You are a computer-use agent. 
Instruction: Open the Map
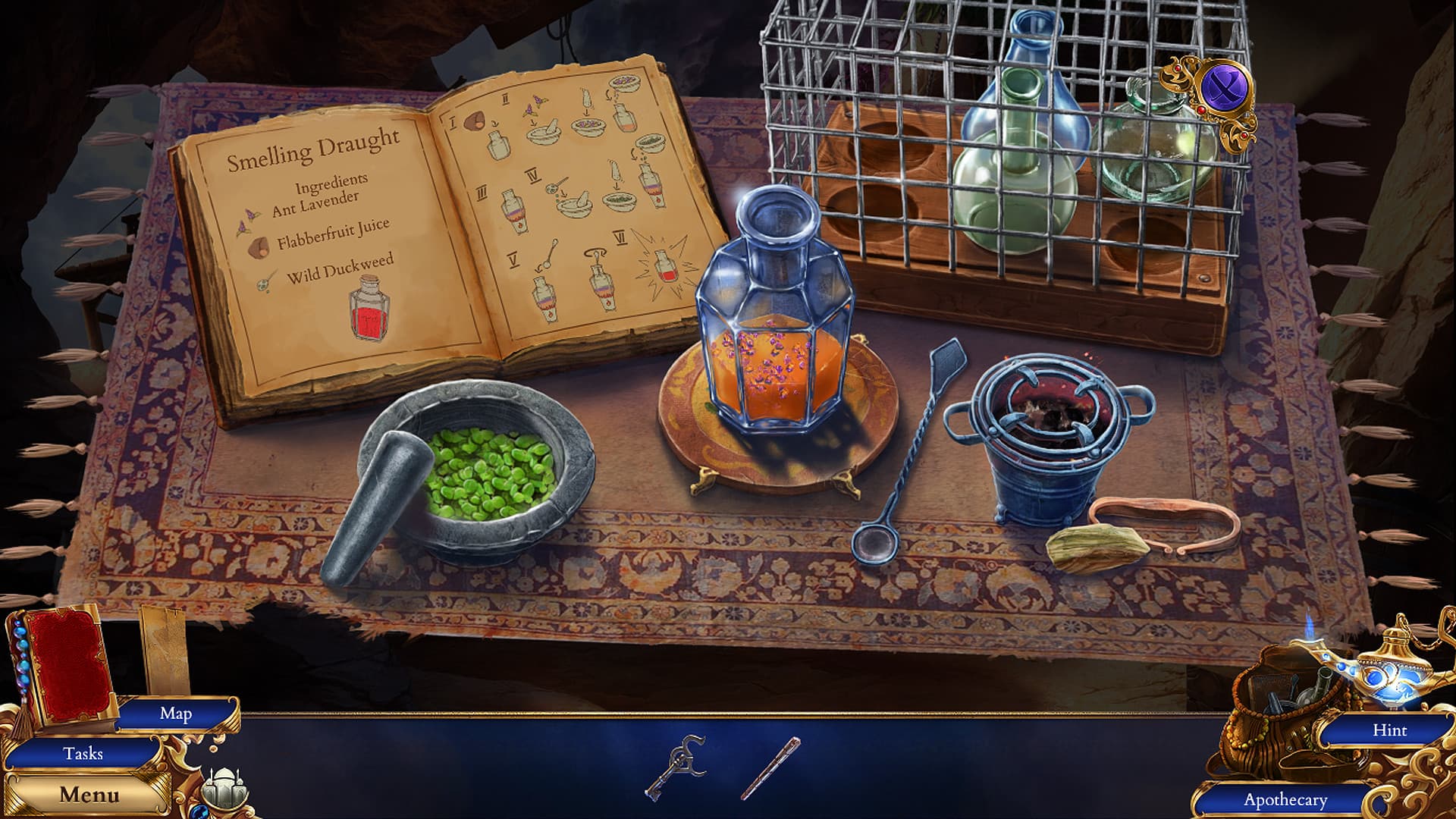(174, 714)
